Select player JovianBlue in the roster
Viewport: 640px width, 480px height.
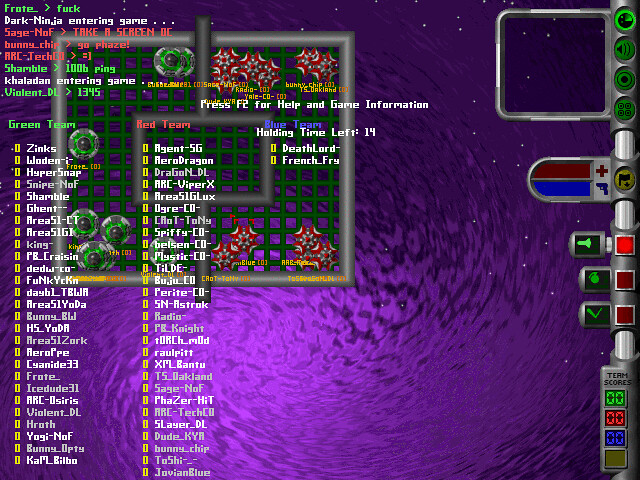(182, 472)
